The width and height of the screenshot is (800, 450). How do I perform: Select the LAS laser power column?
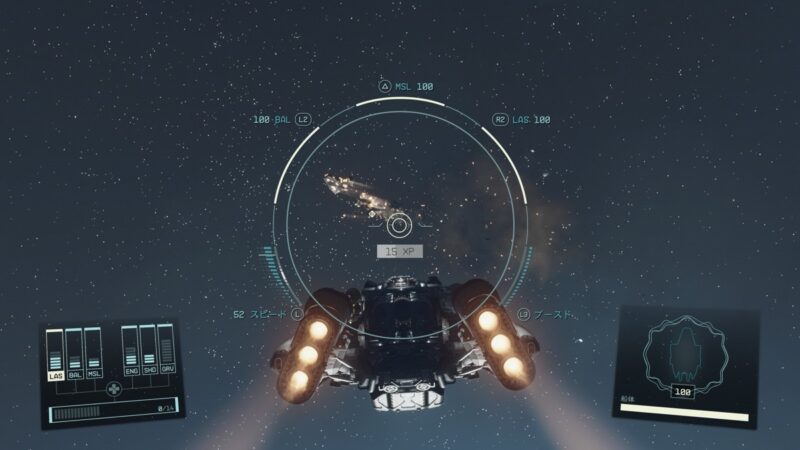[x=56, y=356]
